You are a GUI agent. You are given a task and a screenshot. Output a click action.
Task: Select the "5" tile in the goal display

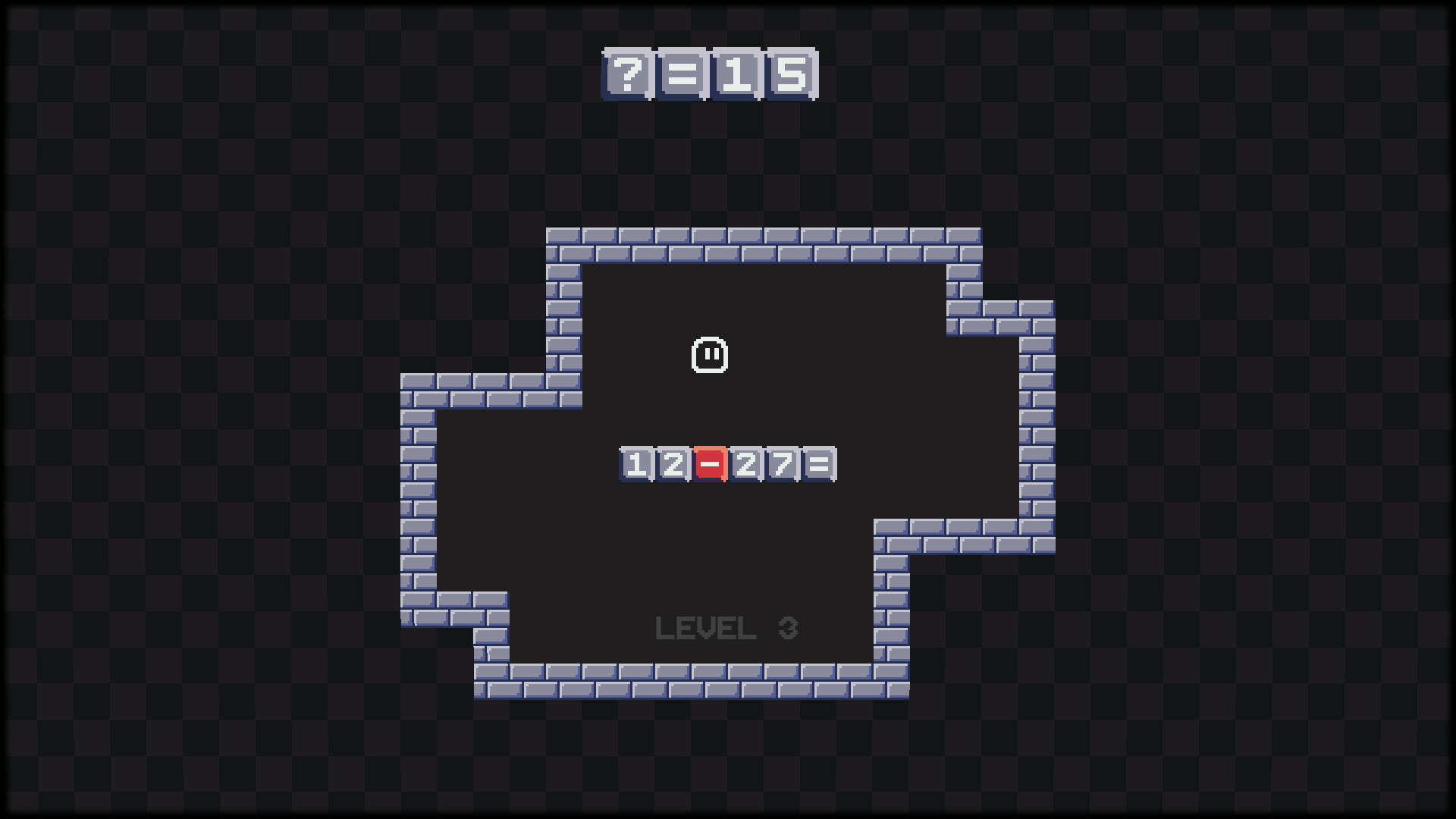click(x=790, y=74)
